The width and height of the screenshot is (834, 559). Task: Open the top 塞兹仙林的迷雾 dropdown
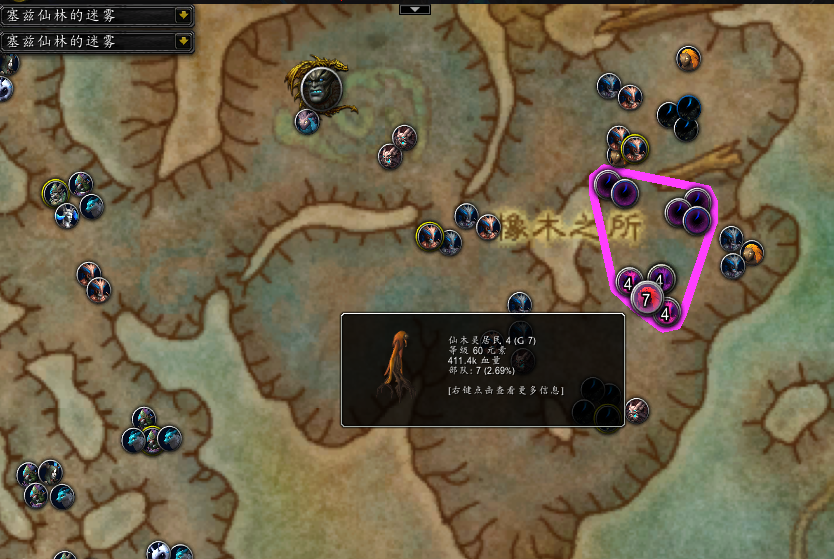coord(183,15)
